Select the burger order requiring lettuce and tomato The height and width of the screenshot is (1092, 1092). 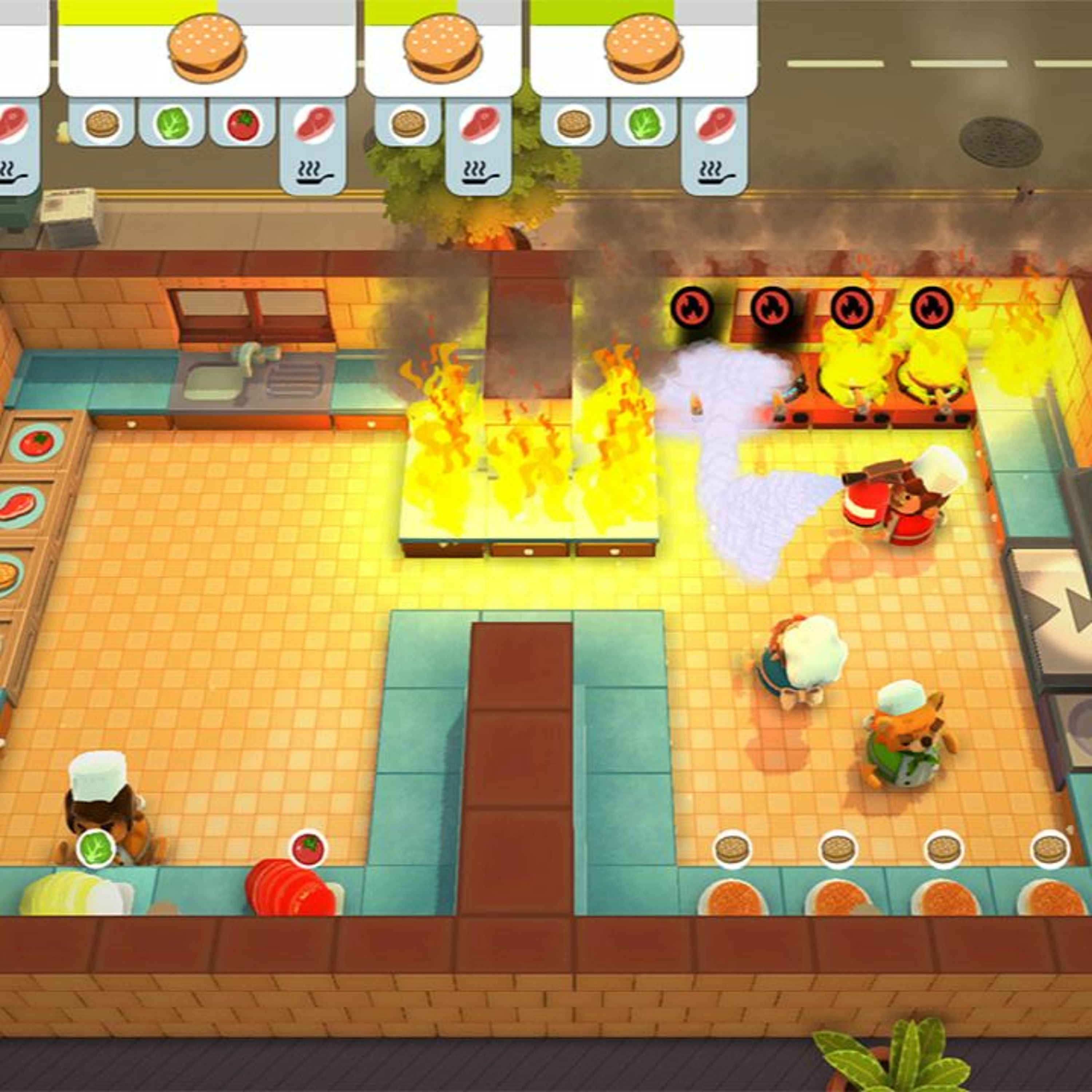pyautogui.click(x=207, y=50)
